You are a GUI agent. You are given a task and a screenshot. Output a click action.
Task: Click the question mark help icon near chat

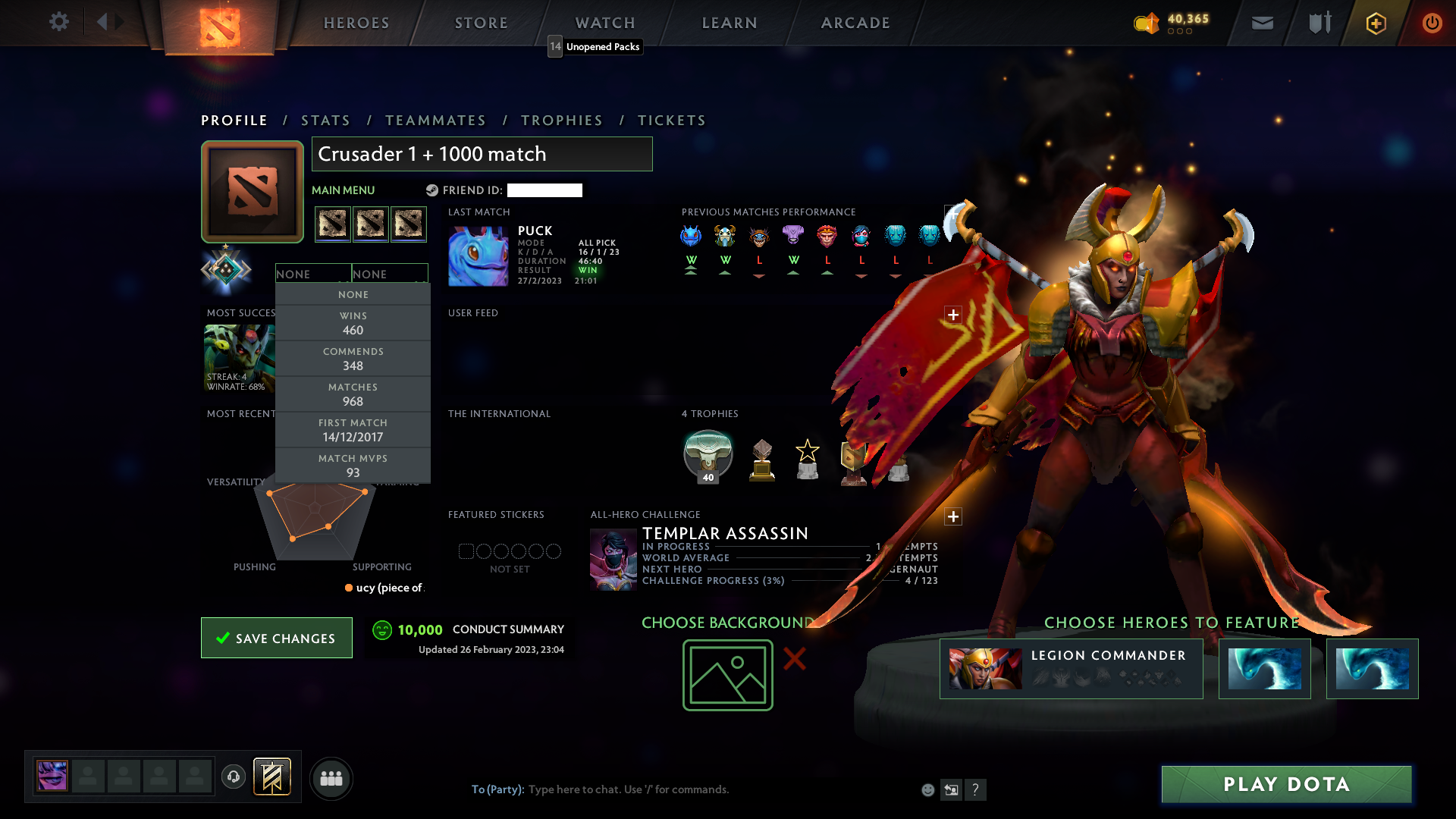[x=976, y=789]
